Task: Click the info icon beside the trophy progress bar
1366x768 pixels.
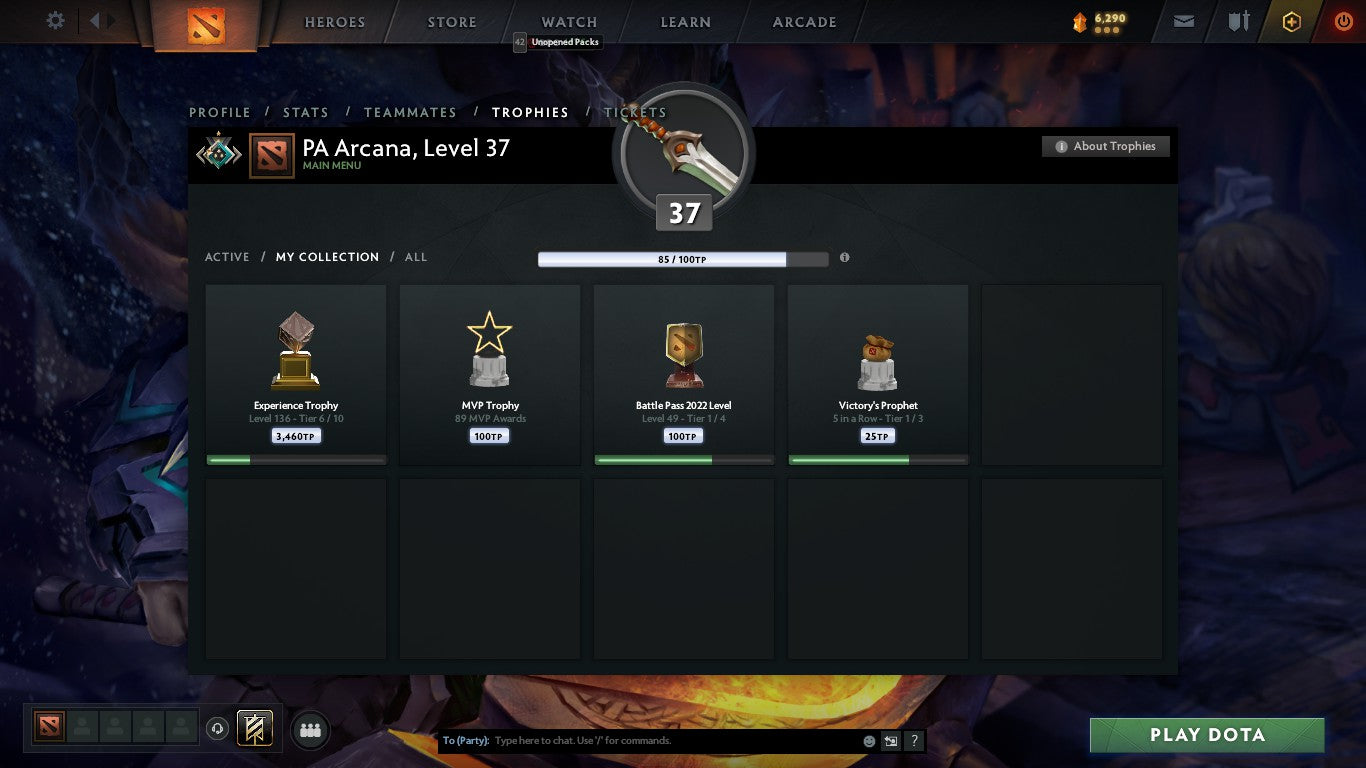Action: click(x=844, y=257)
